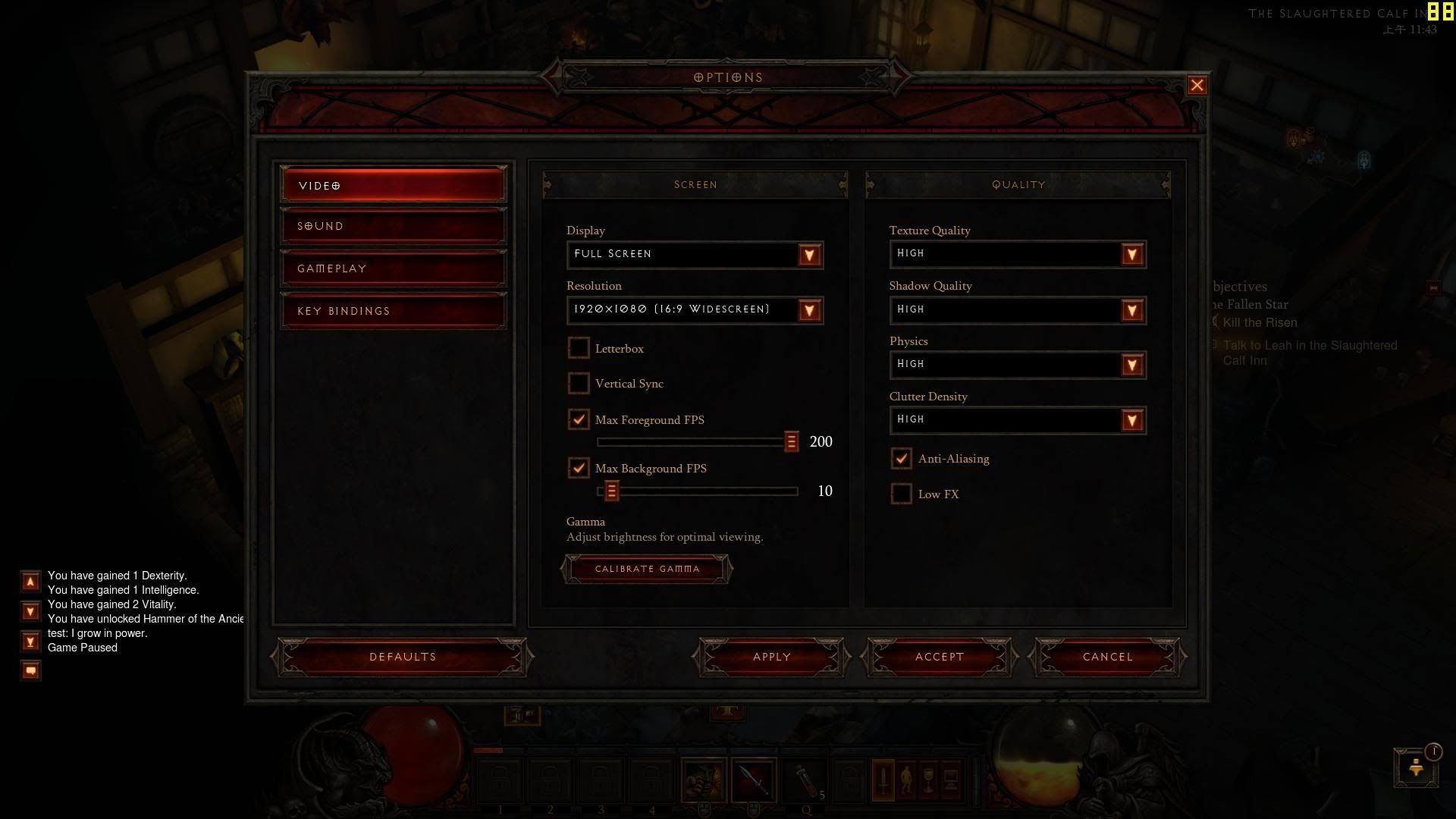
Task: Select the Video settings tab
Action: pos(393,185)
